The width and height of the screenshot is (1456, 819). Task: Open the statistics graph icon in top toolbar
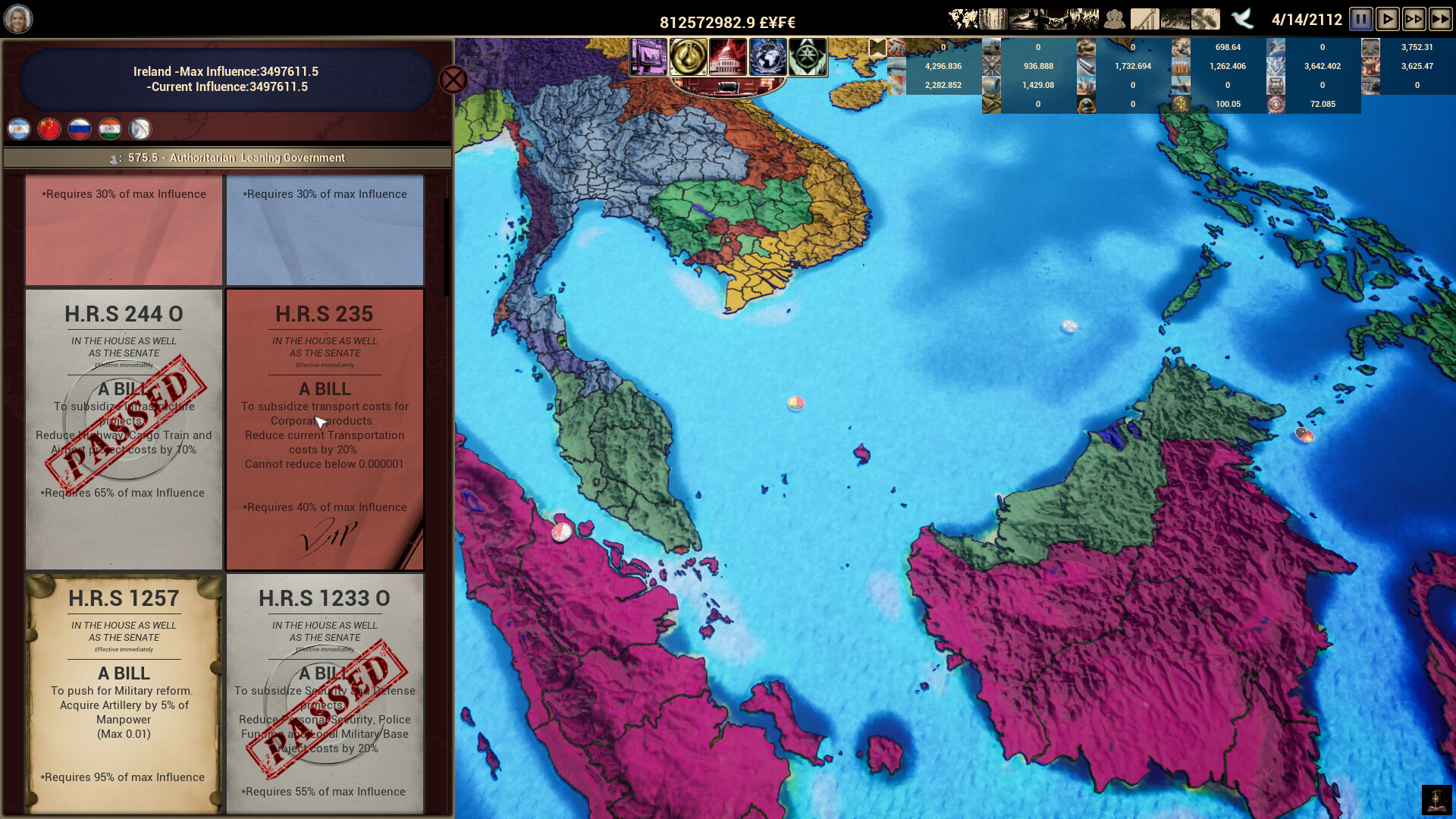(1147, 17)
